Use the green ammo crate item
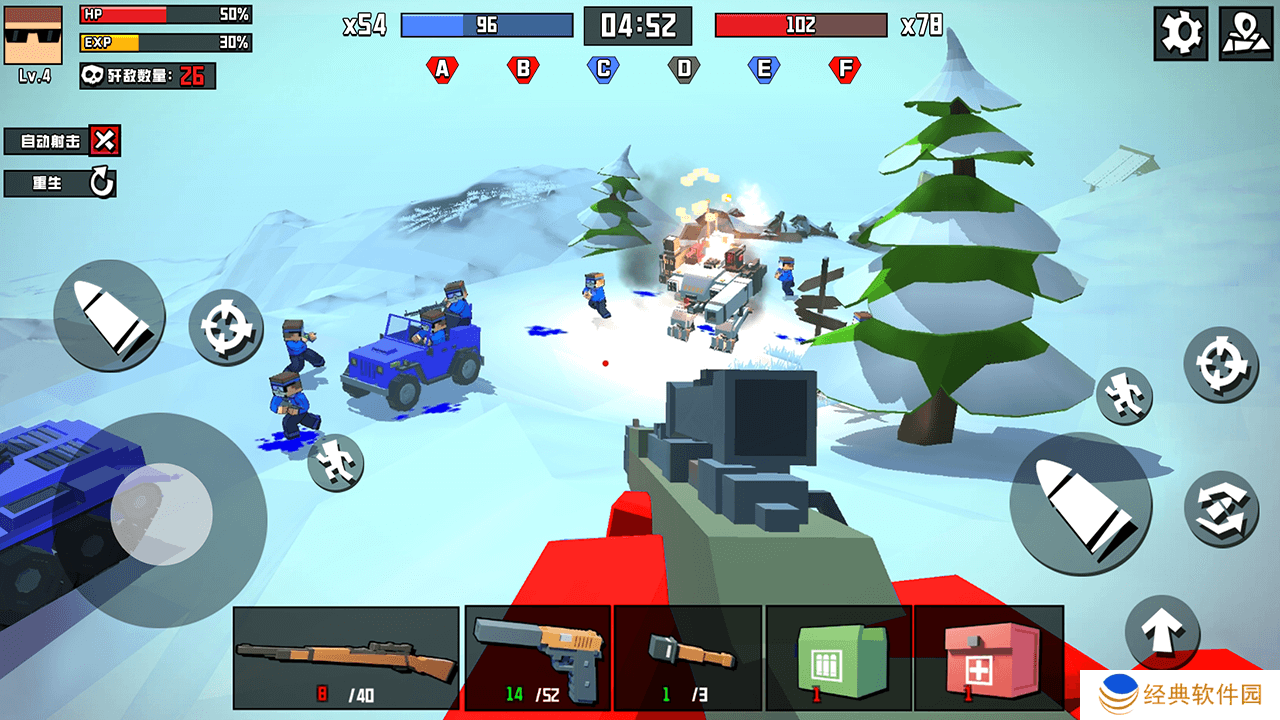 (838, 657)
